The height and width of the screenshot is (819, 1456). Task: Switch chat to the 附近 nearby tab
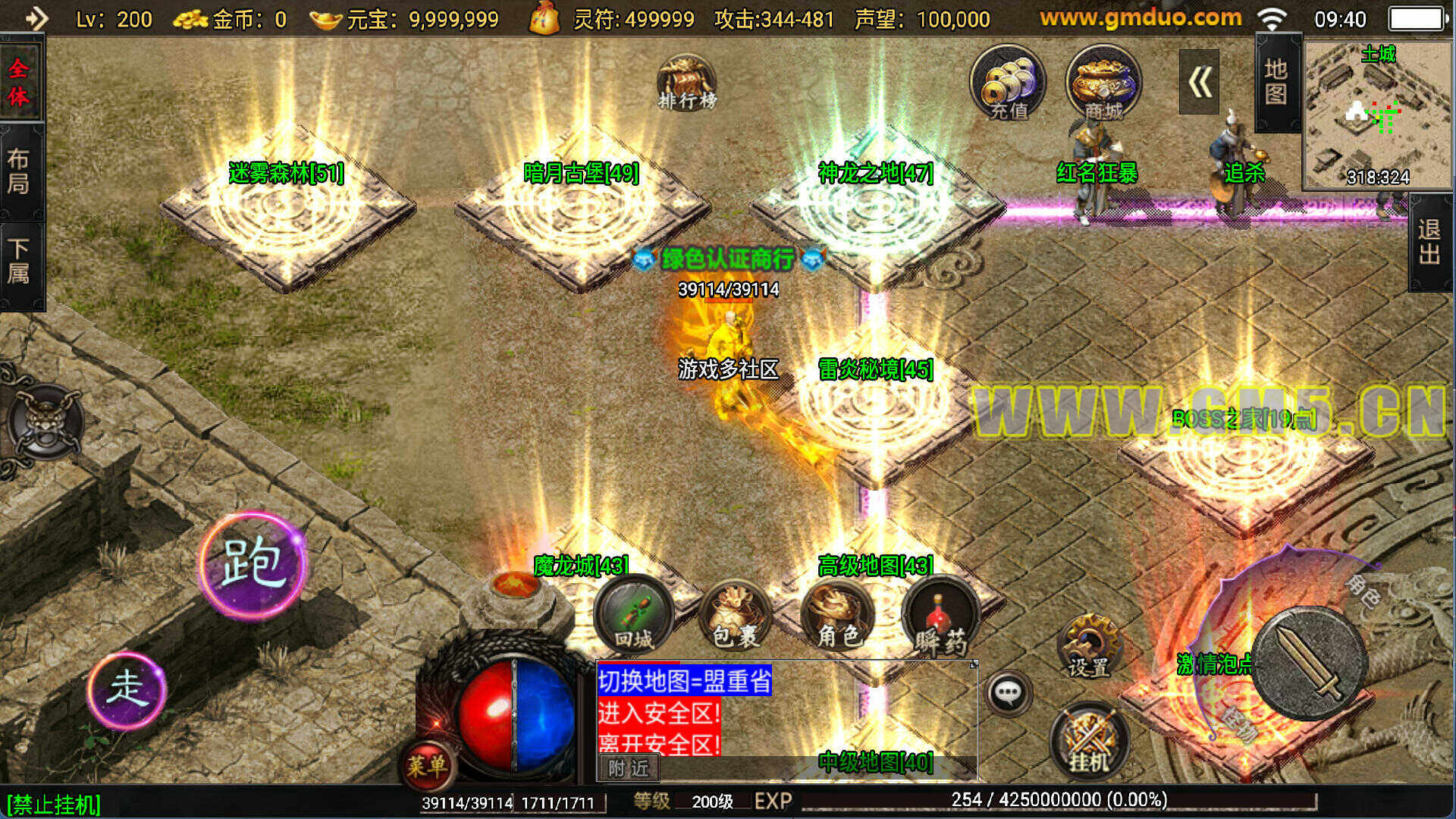pyautogui.click(x=629, y=768)
